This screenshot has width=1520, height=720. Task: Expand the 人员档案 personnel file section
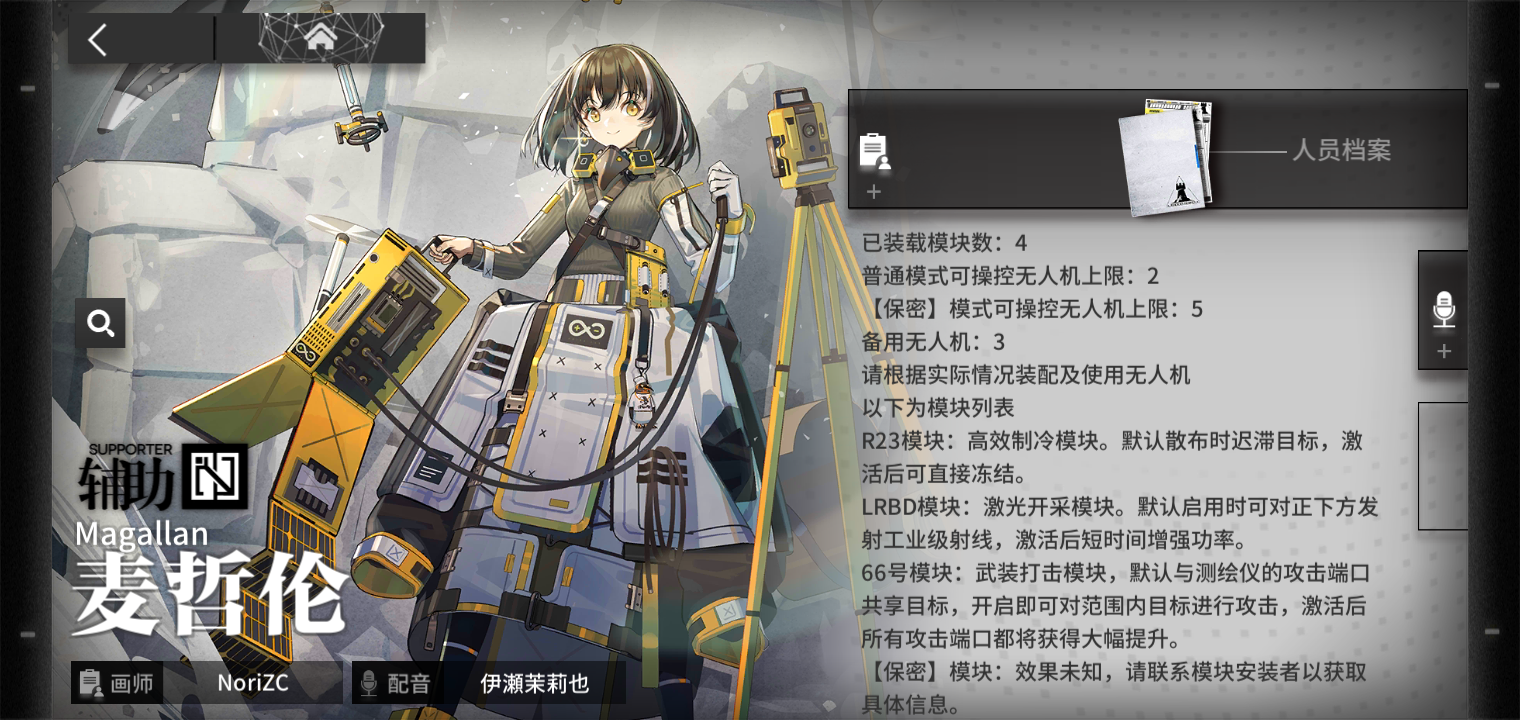coord(1344,152)
